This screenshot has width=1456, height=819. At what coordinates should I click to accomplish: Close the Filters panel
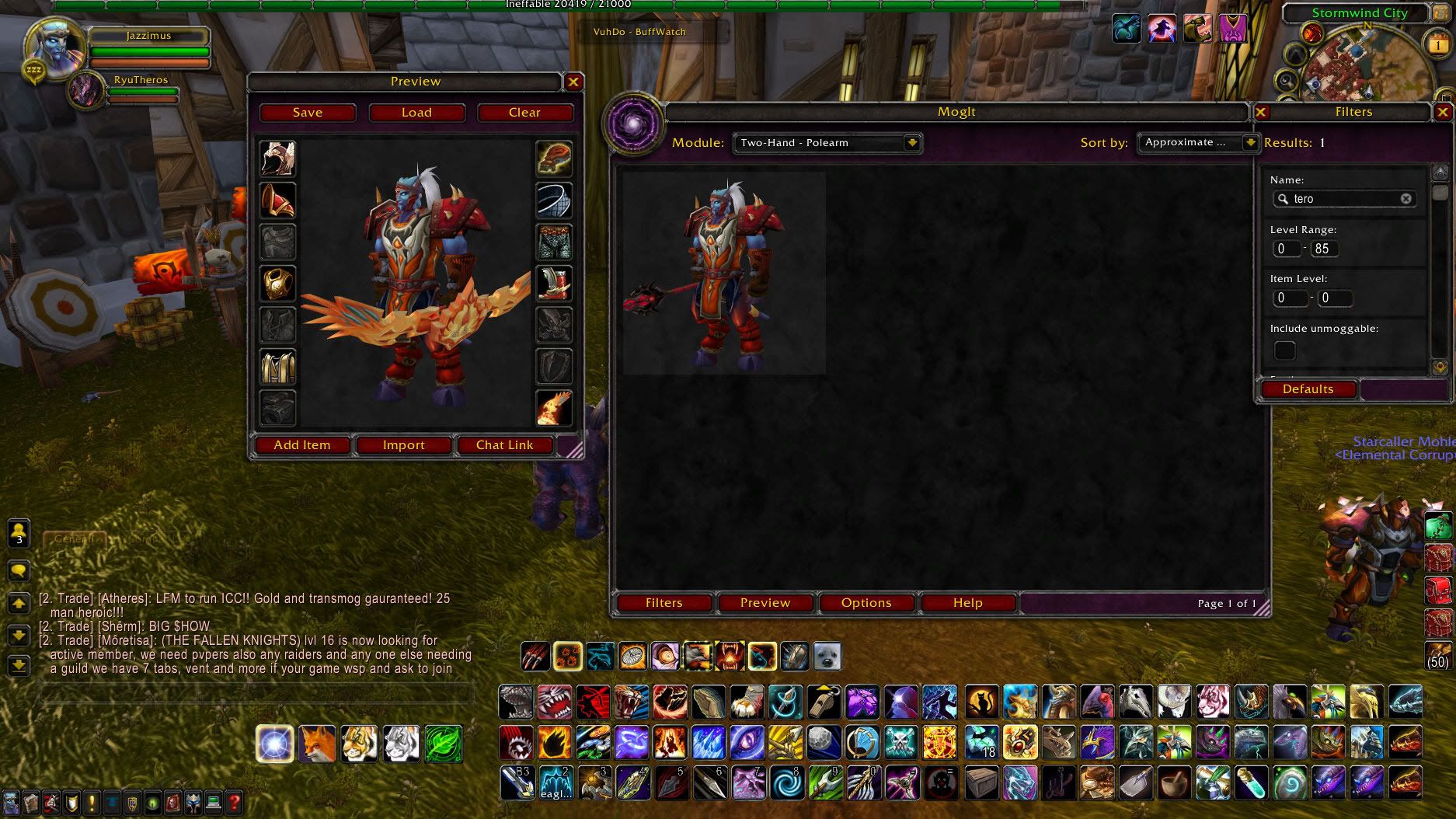(1442, 113)
